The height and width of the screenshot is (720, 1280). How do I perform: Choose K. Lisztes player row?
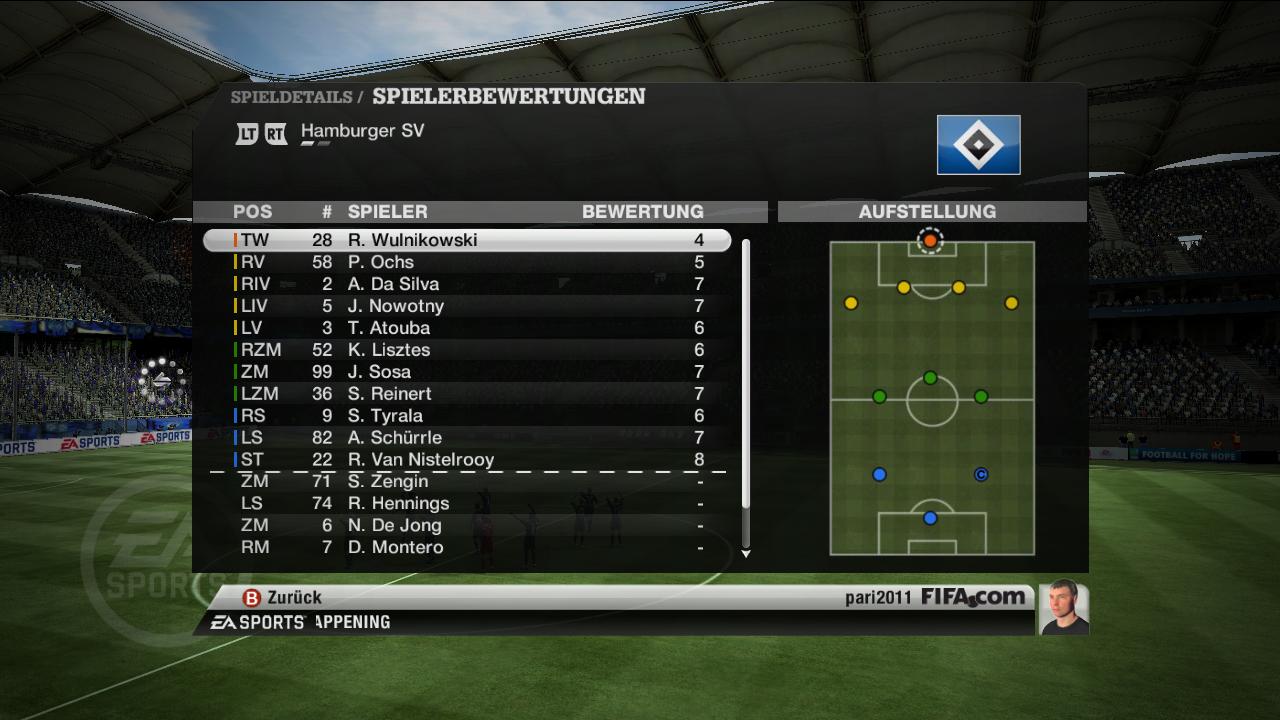pyautogui.click(x=467, y=350)
